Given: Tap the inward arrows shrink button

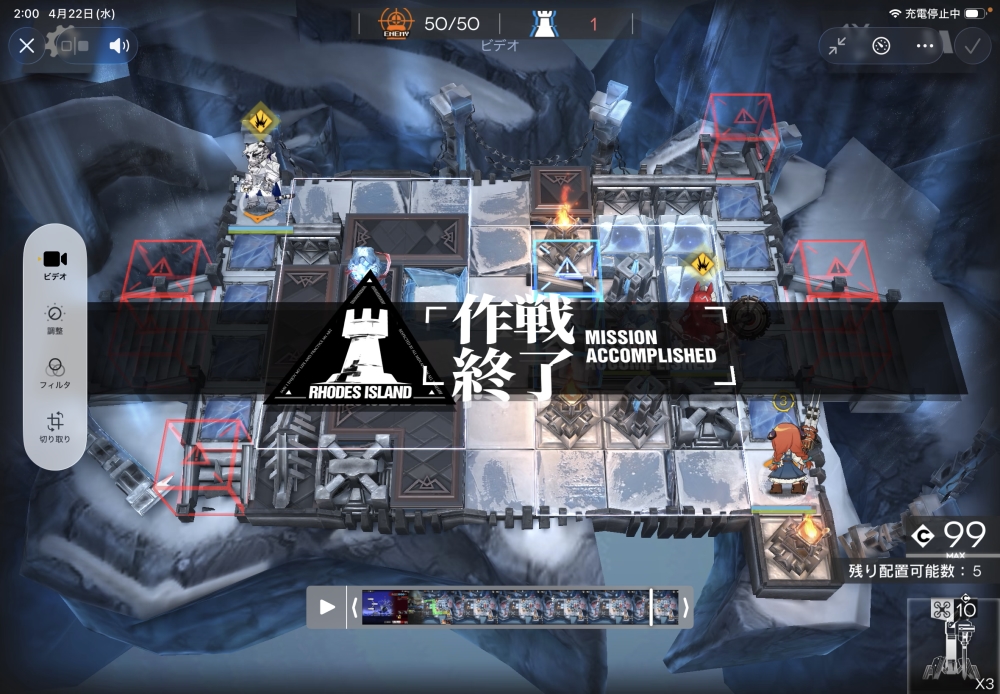Looking at the screenshot, I should (x=838, y=45).
